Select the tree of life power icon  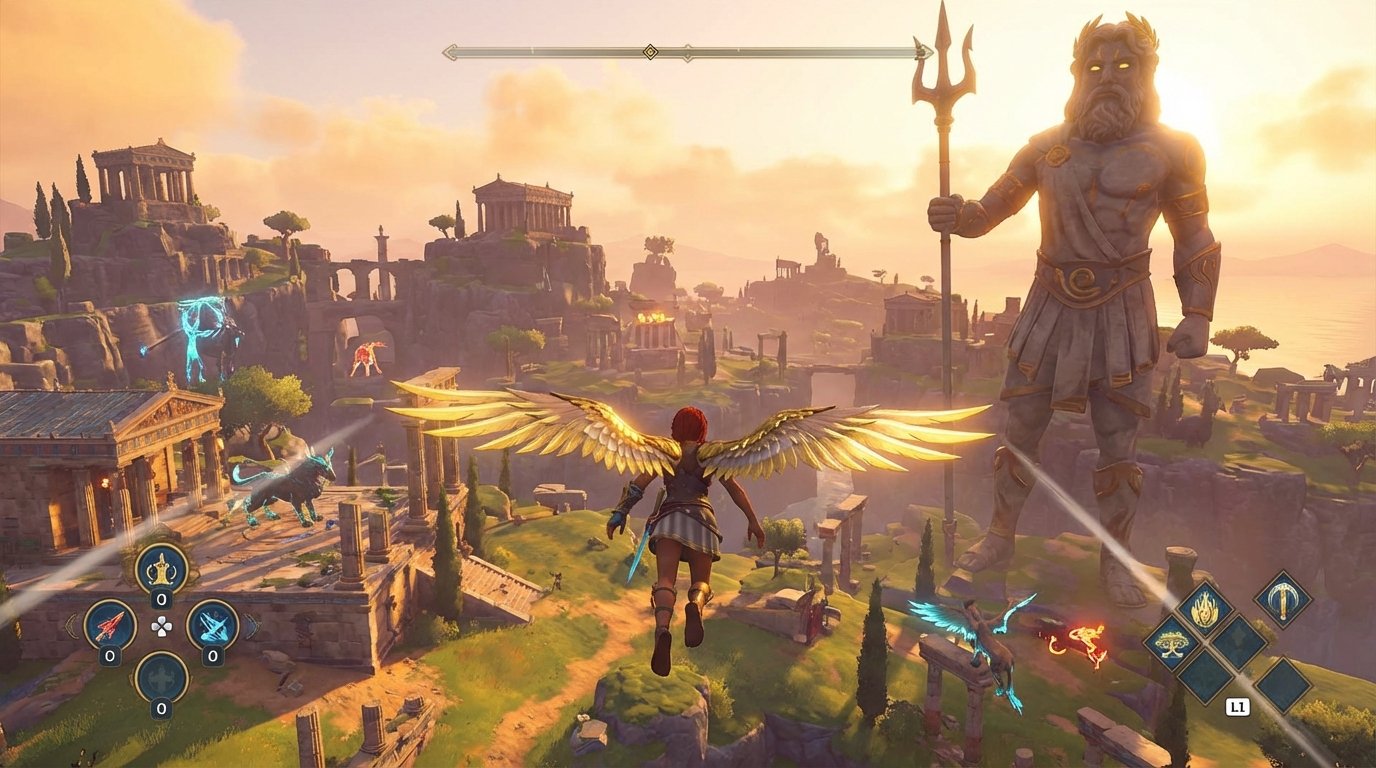1171,644
